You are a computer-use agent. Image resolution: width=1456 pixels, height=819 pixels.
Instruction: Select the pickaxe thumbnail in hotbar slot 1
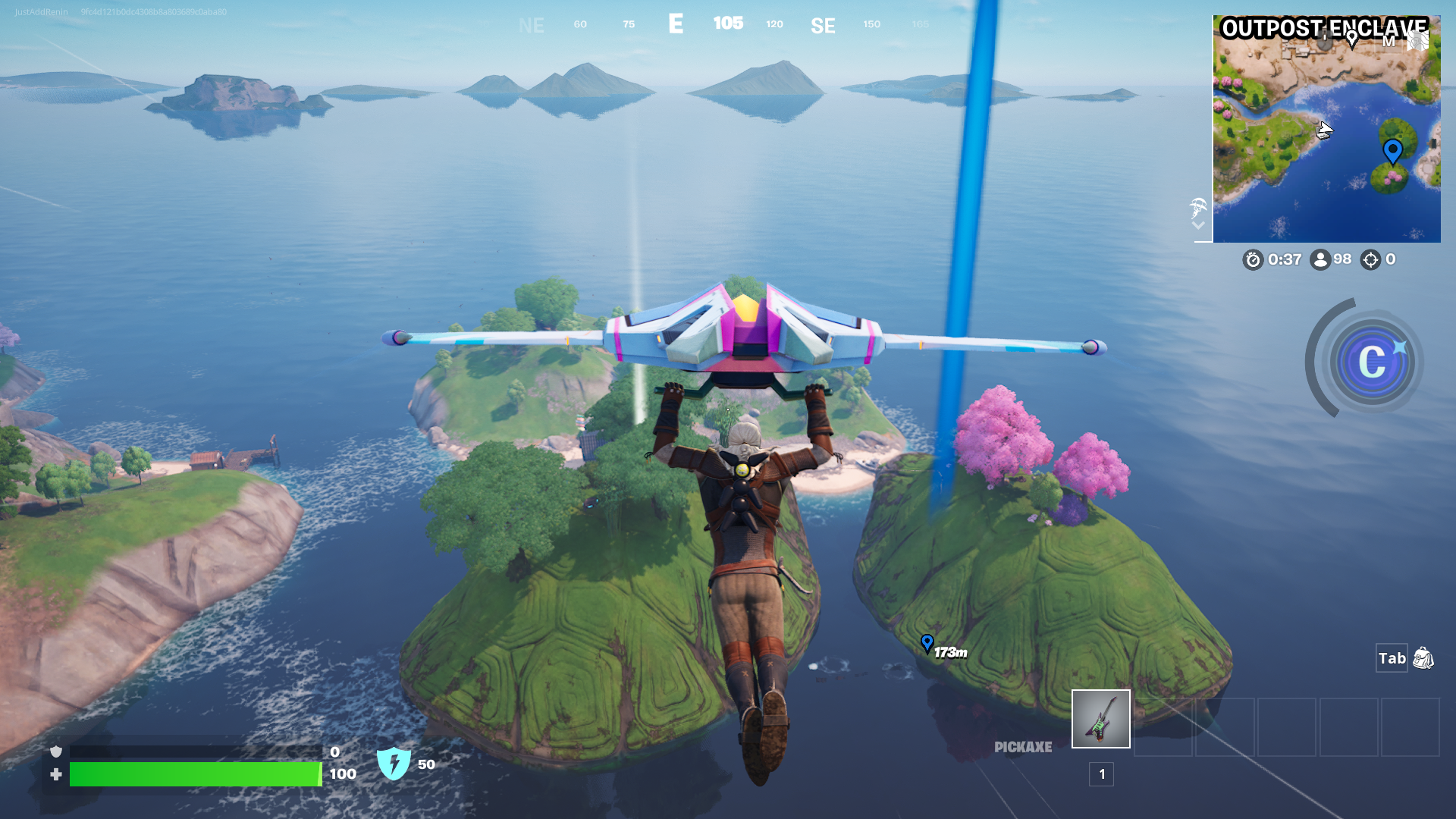pyautogui.click(x=1100, y=719)
